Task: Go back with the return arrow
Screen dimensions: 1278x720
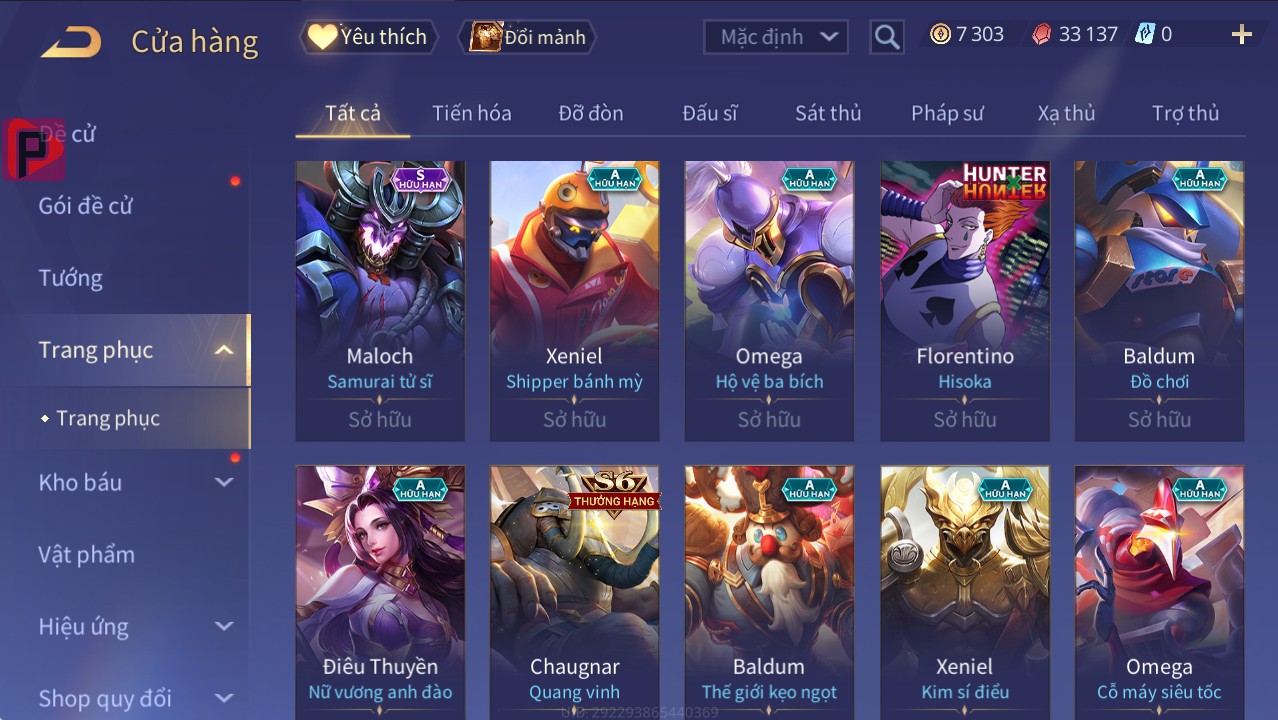Action: (x=71, y=42)
